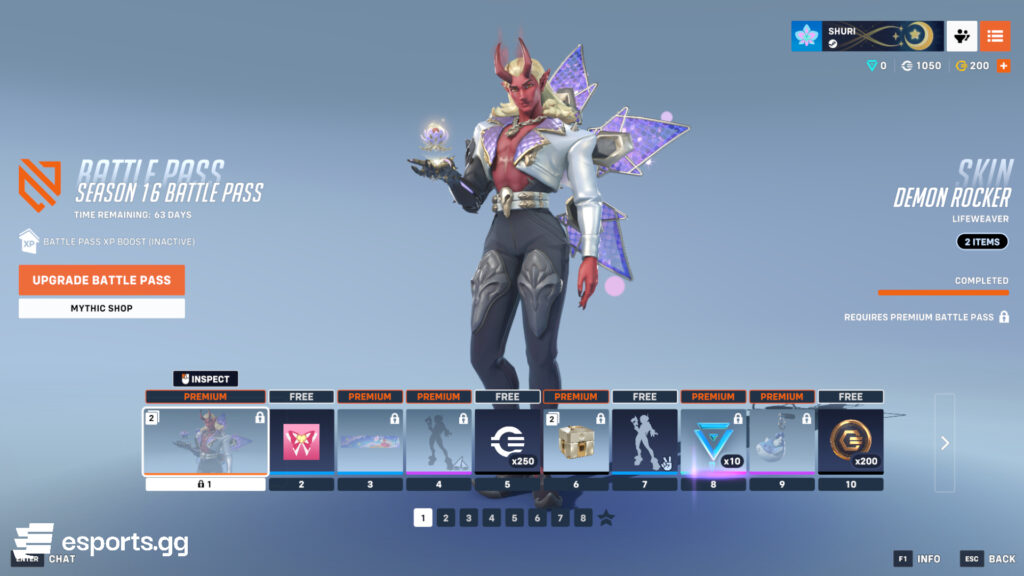Image resolution: width=1024 pixels, height=576 pixels.
Task: Open the social paw icon button
Action: pos(962,36)
